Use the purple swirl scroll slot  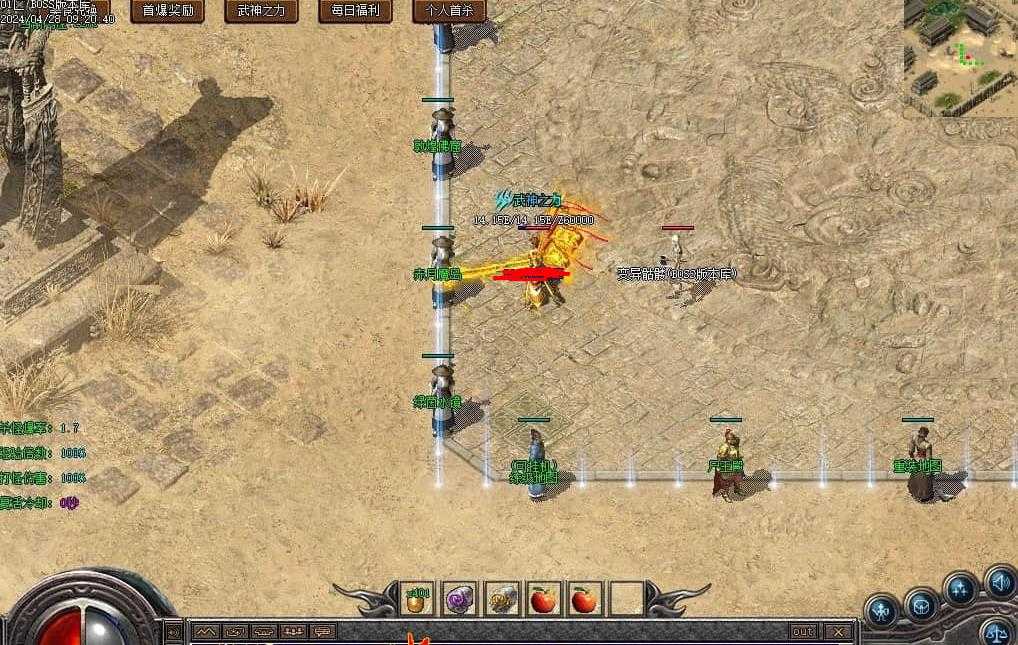click(458, 599)
